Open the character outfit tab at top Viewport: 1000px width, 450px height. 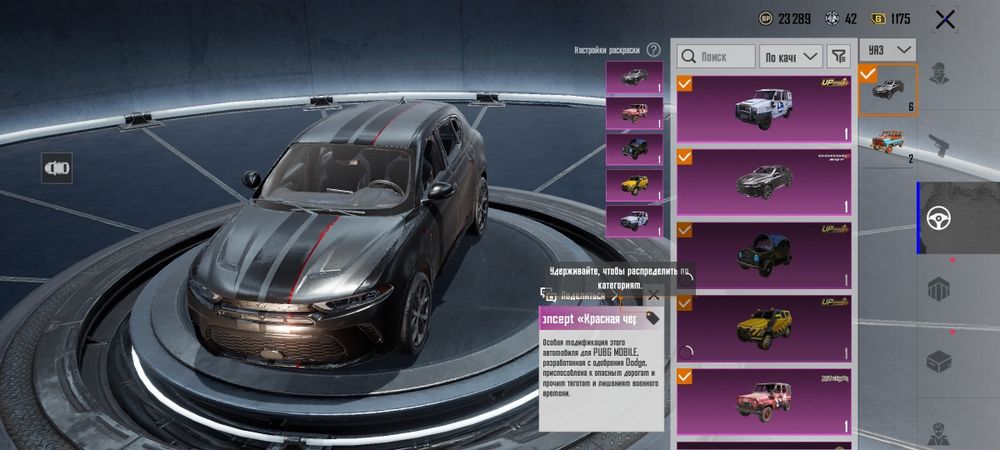(x=939, y=74)
